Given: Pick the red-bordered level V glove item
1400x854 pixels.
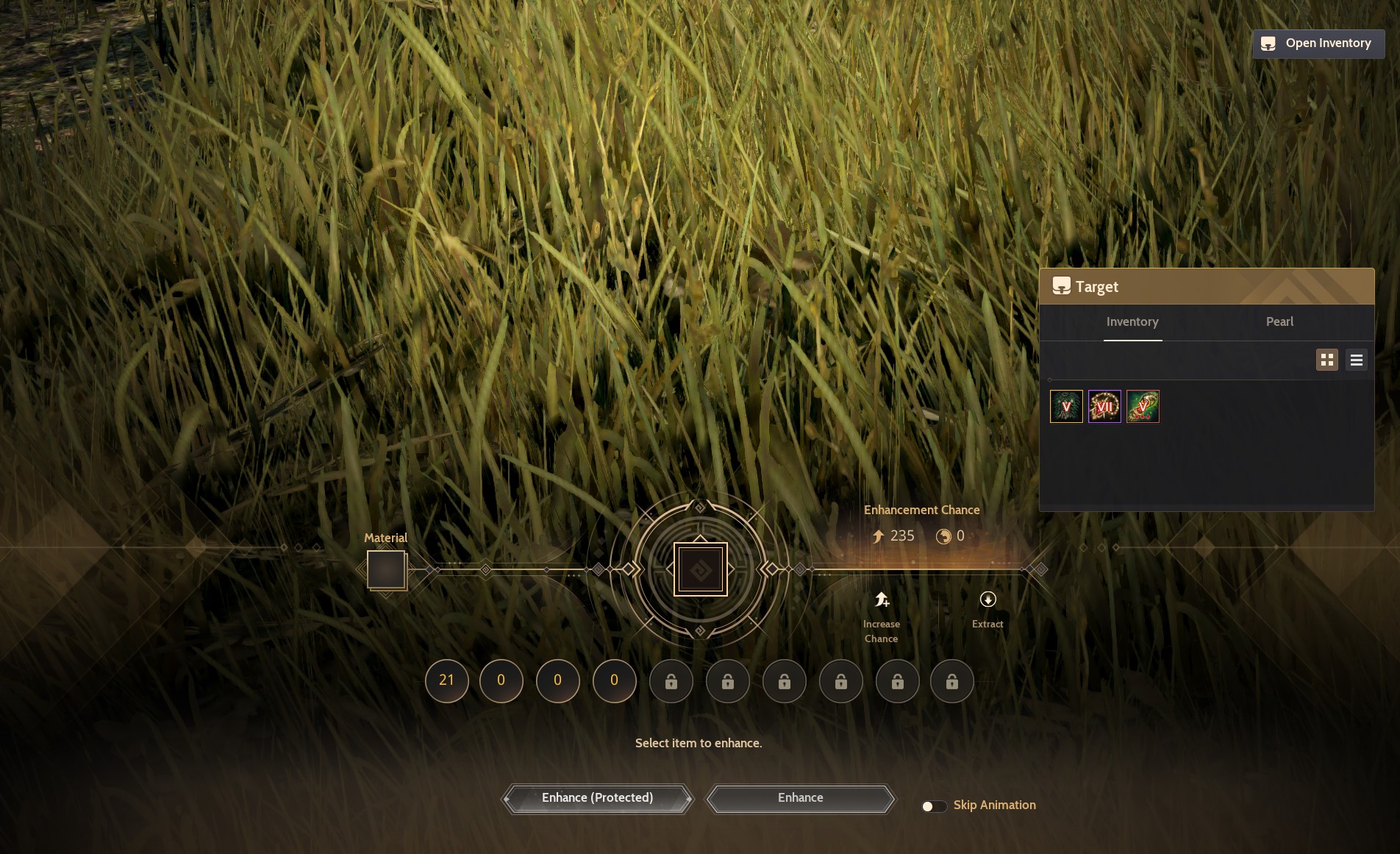Looking at the screenshot, I should click(x=1143, y=407).
